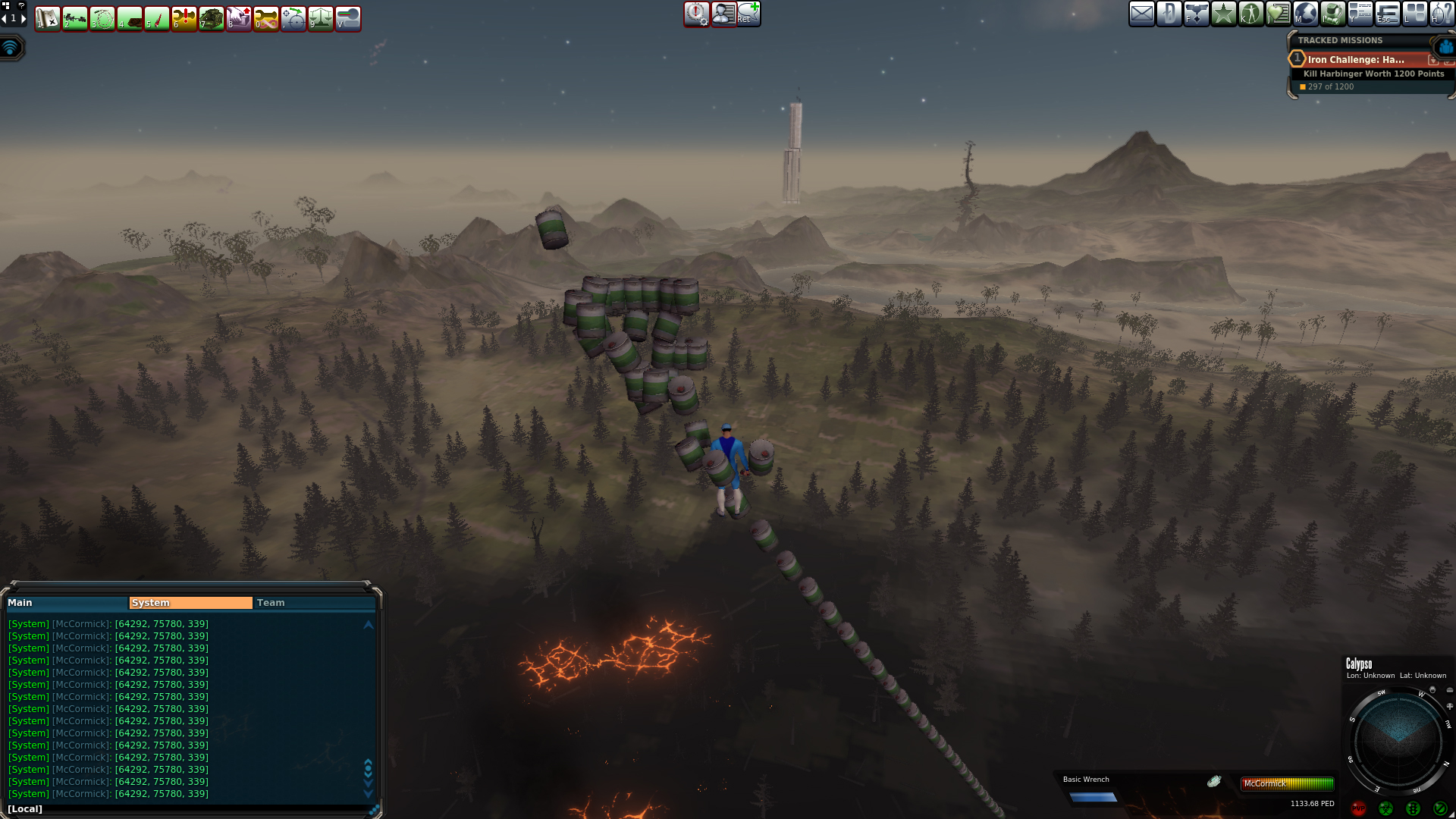Select the scales icon on hotbar
The width and height of the screenshot is (1456, 819).
click(320, 18)
